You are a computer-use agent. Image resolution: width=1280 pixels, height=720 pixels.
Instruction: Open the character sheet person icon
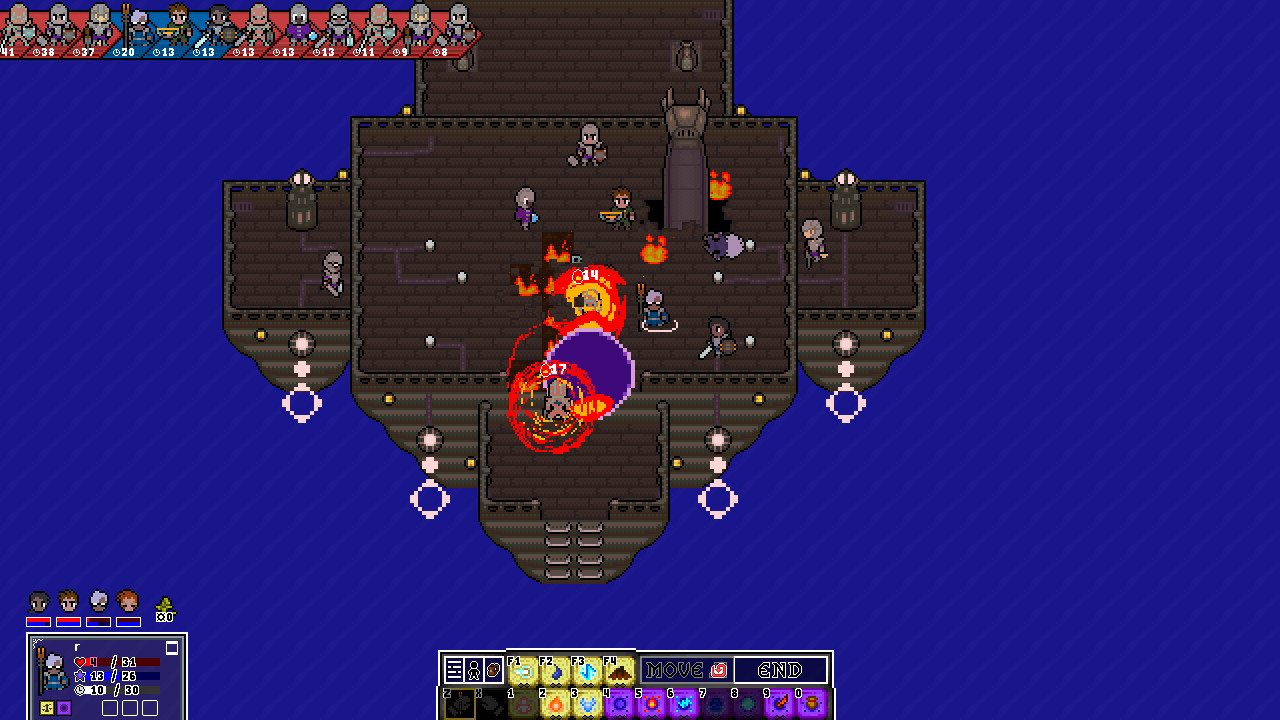(473, 669)
